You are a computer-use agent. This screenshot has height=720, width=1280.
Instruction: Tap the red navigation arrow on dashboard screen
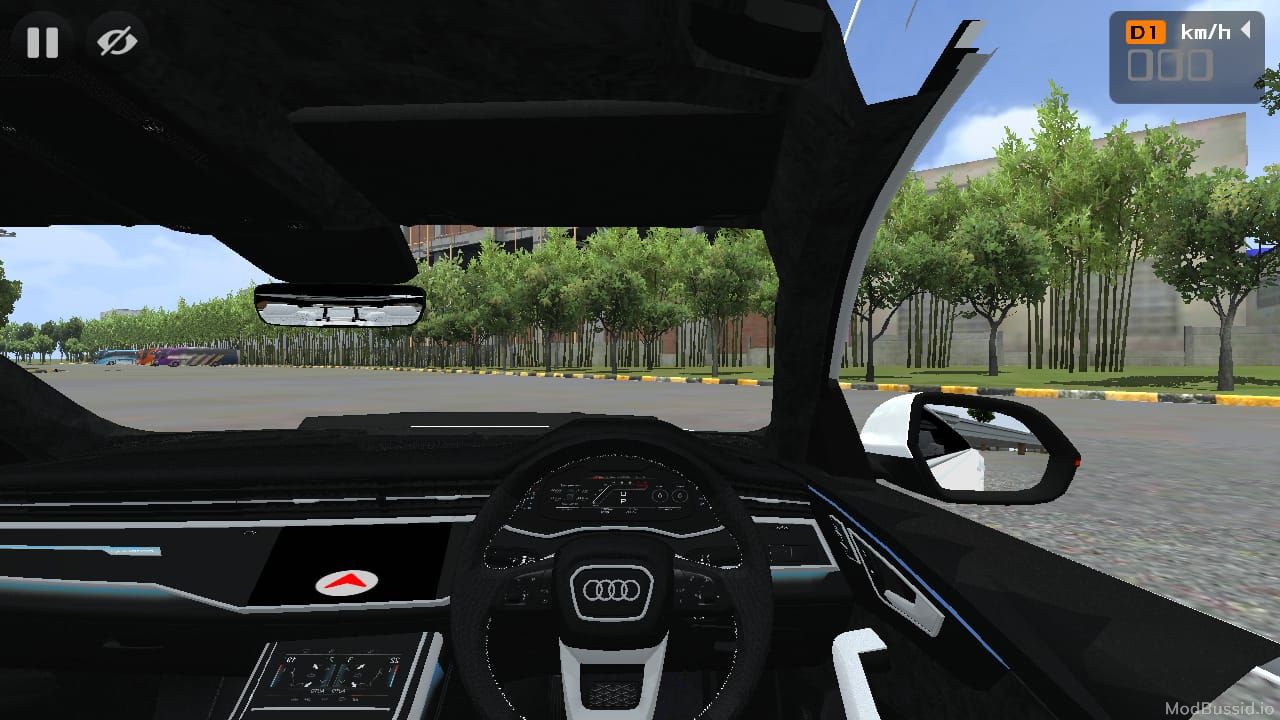point(345,580)
